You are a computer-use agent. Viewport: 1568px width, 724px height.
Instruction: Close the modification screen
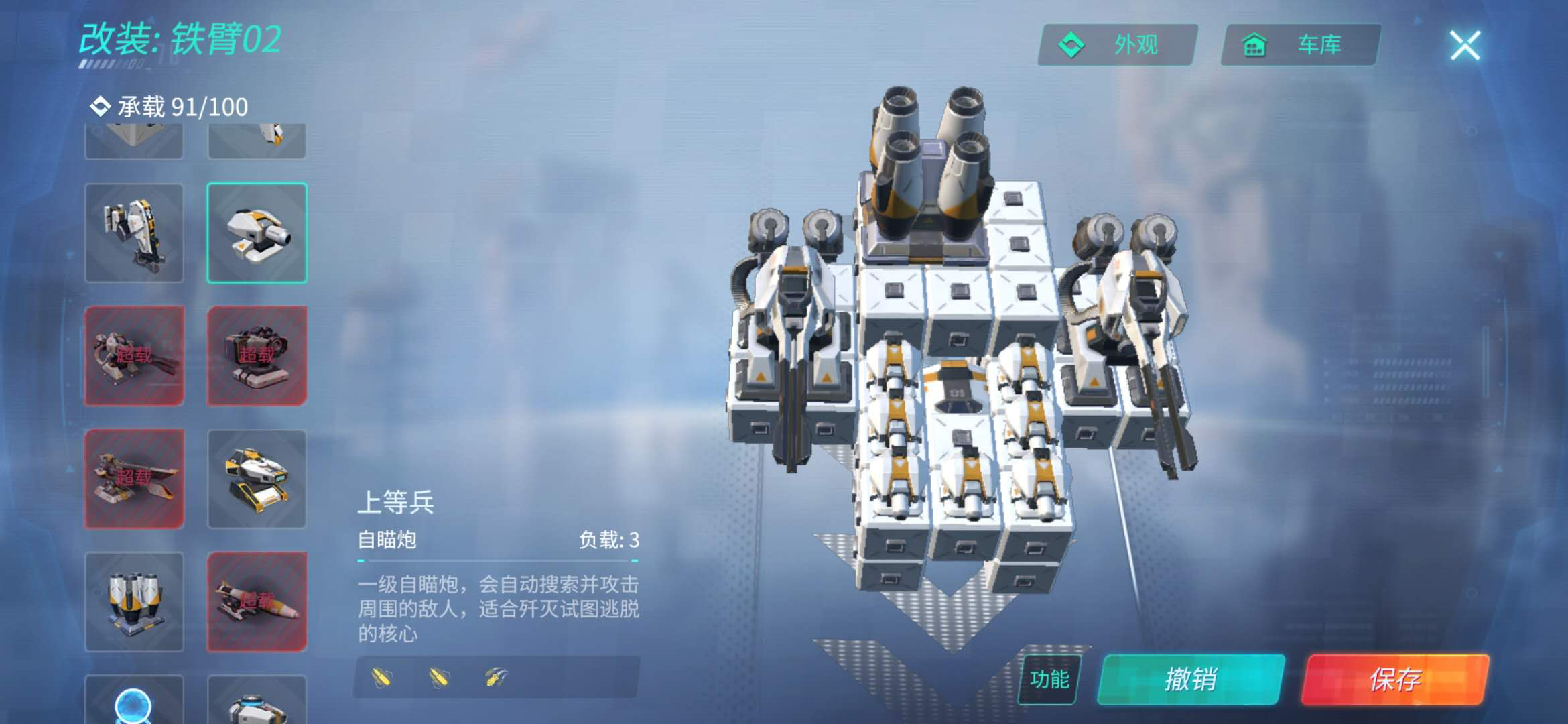click(x=1465, y=46)
